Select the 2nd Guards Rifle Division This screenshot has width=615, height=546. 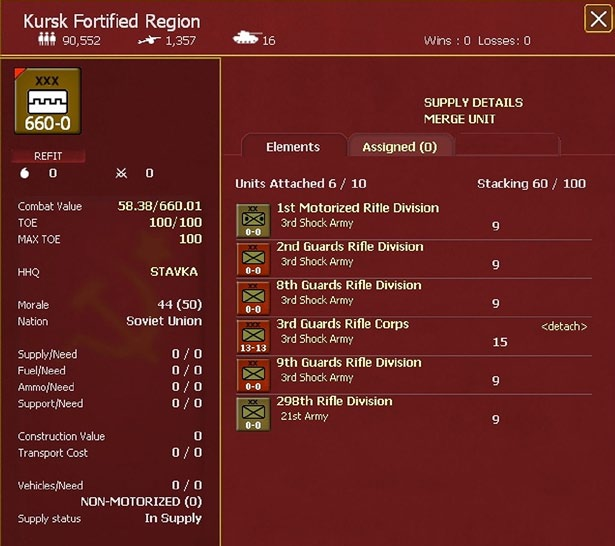(x=349, y=247)
